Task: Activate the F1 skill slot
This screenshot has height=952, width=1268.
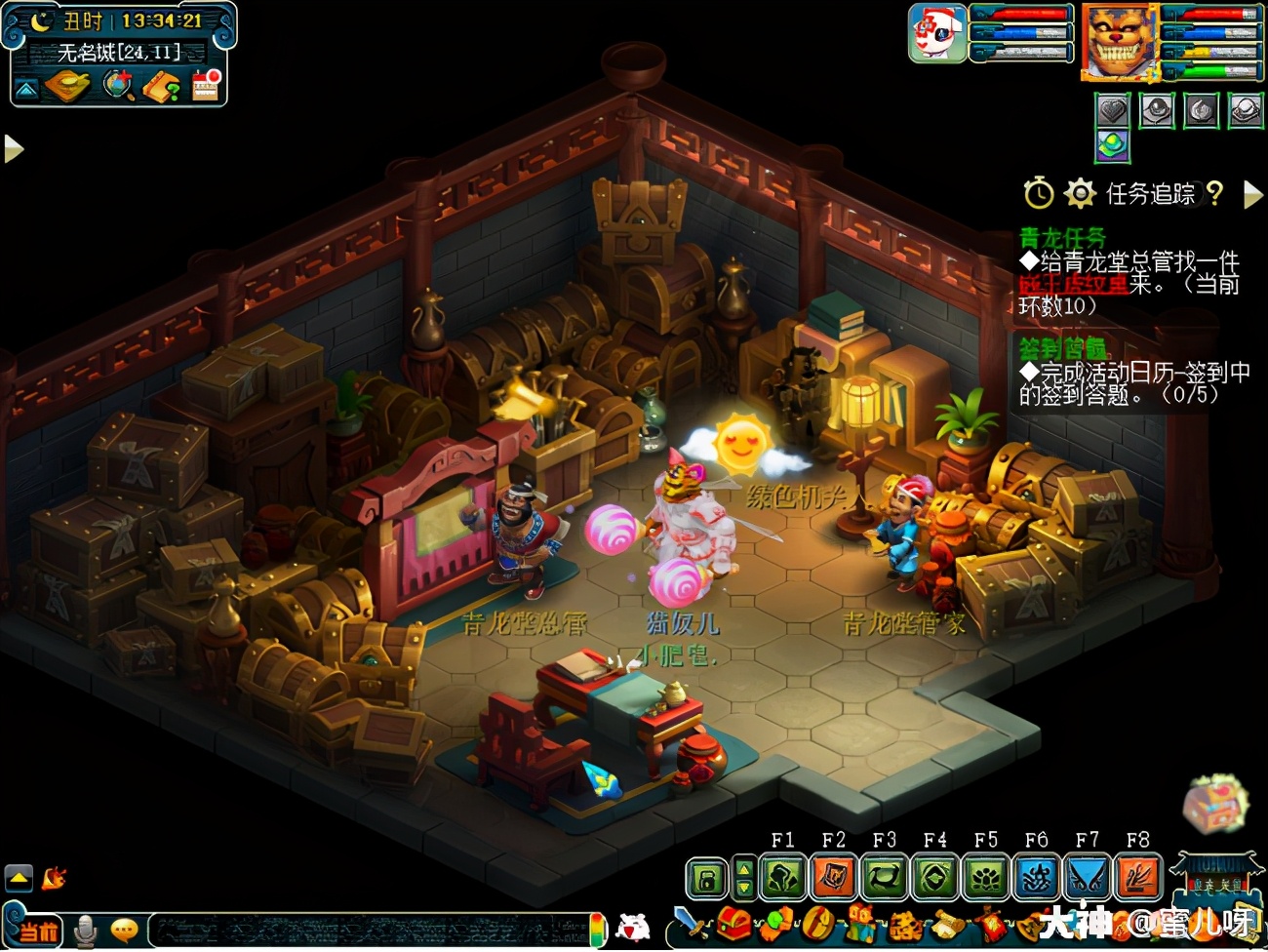Action: (783, 876)
